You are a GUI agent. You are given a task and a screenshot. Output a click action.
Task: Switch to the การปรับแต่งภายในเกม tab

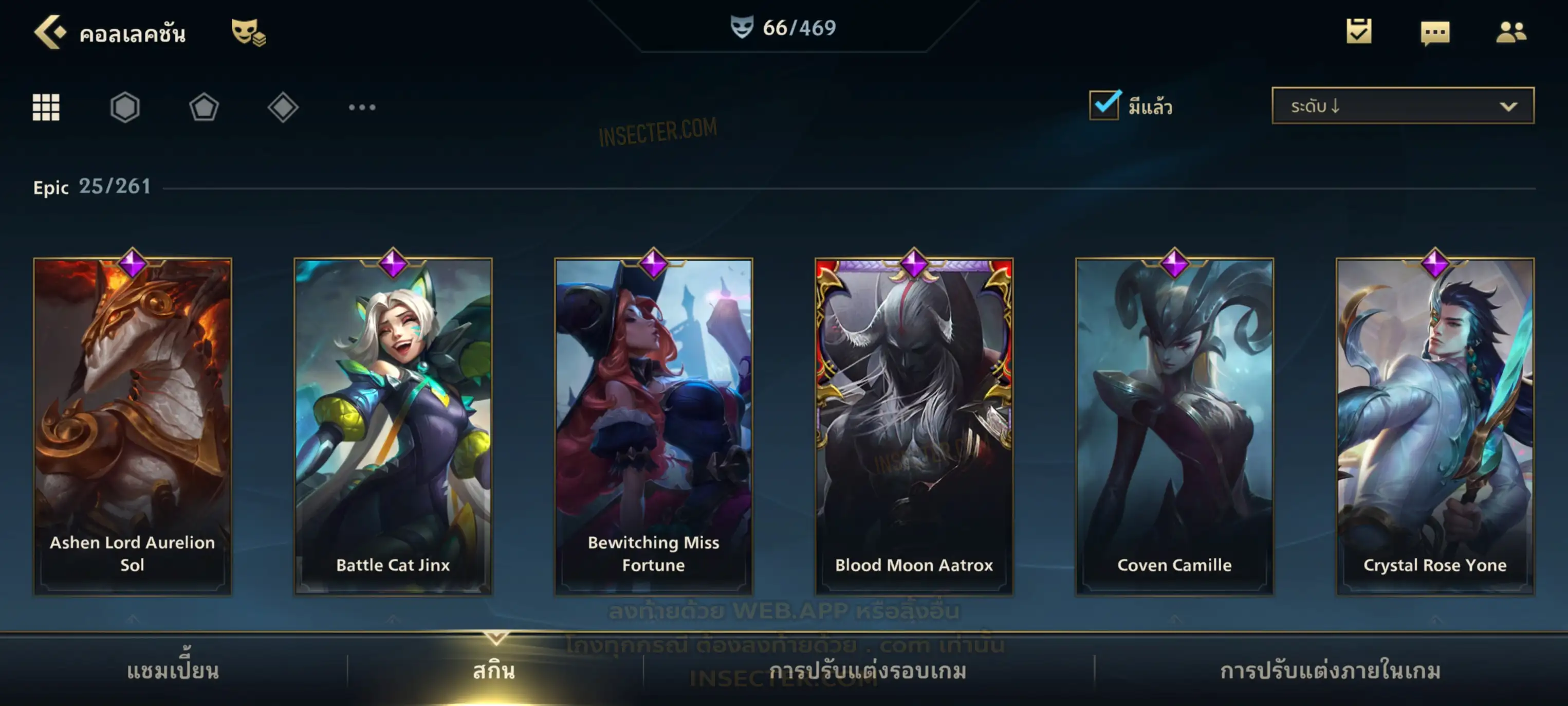tap(1330, 671)
